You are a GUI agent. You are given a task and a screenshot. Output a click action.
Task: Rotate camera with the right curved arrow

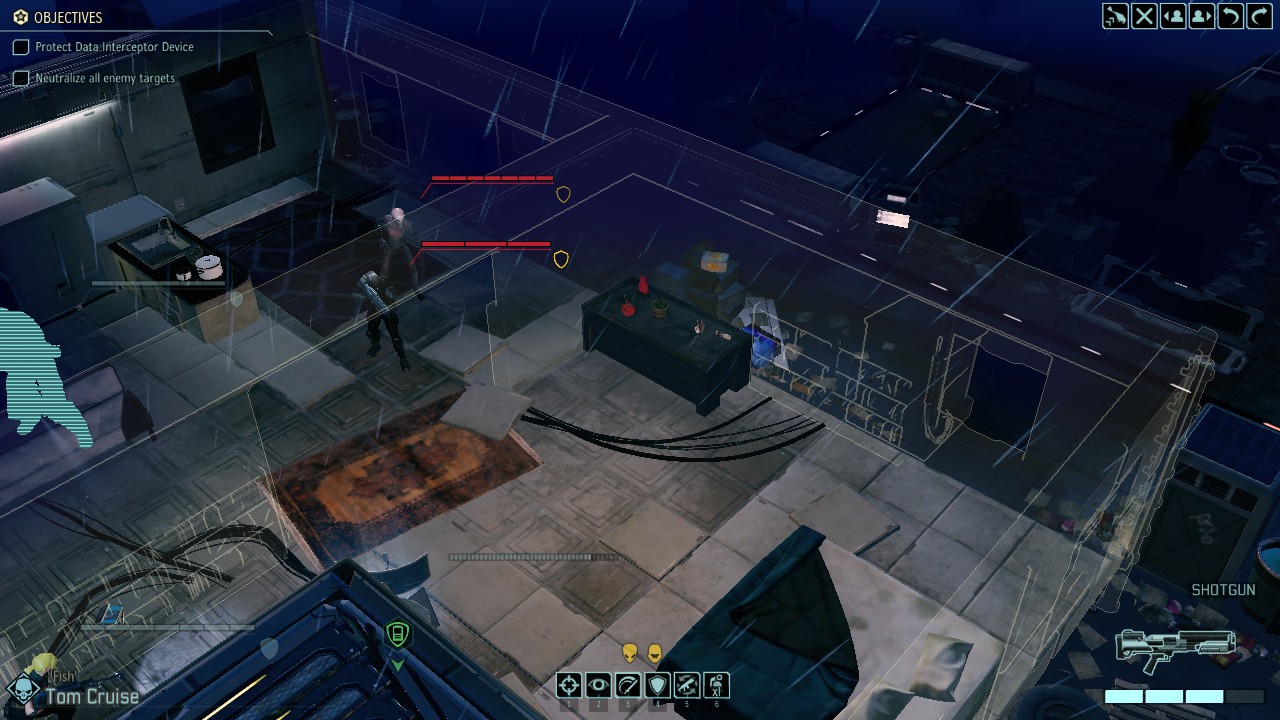point(1259,16)
